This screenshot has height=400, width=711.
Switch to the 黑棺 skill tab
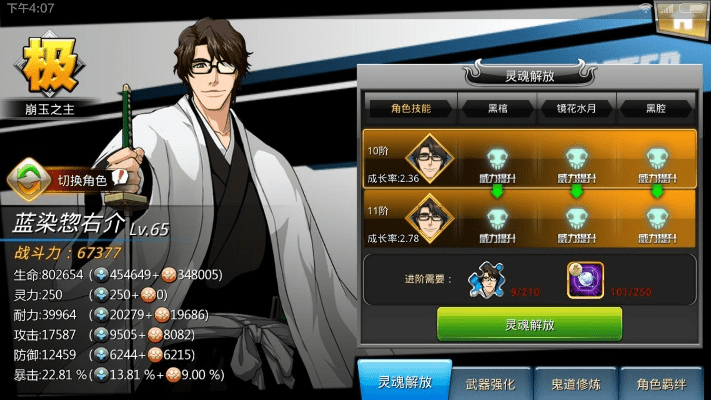click(497, 106)
